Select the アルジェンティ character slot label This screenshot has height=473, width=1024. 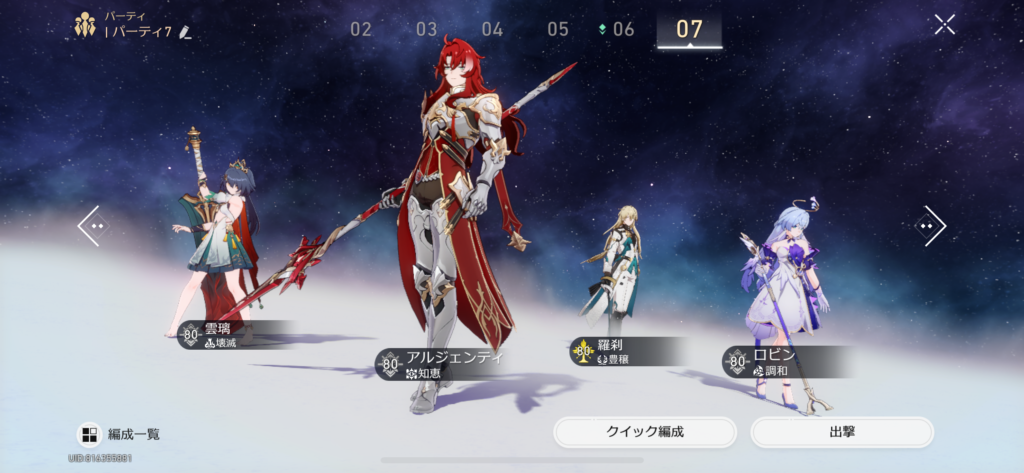(x=445, y=364)
